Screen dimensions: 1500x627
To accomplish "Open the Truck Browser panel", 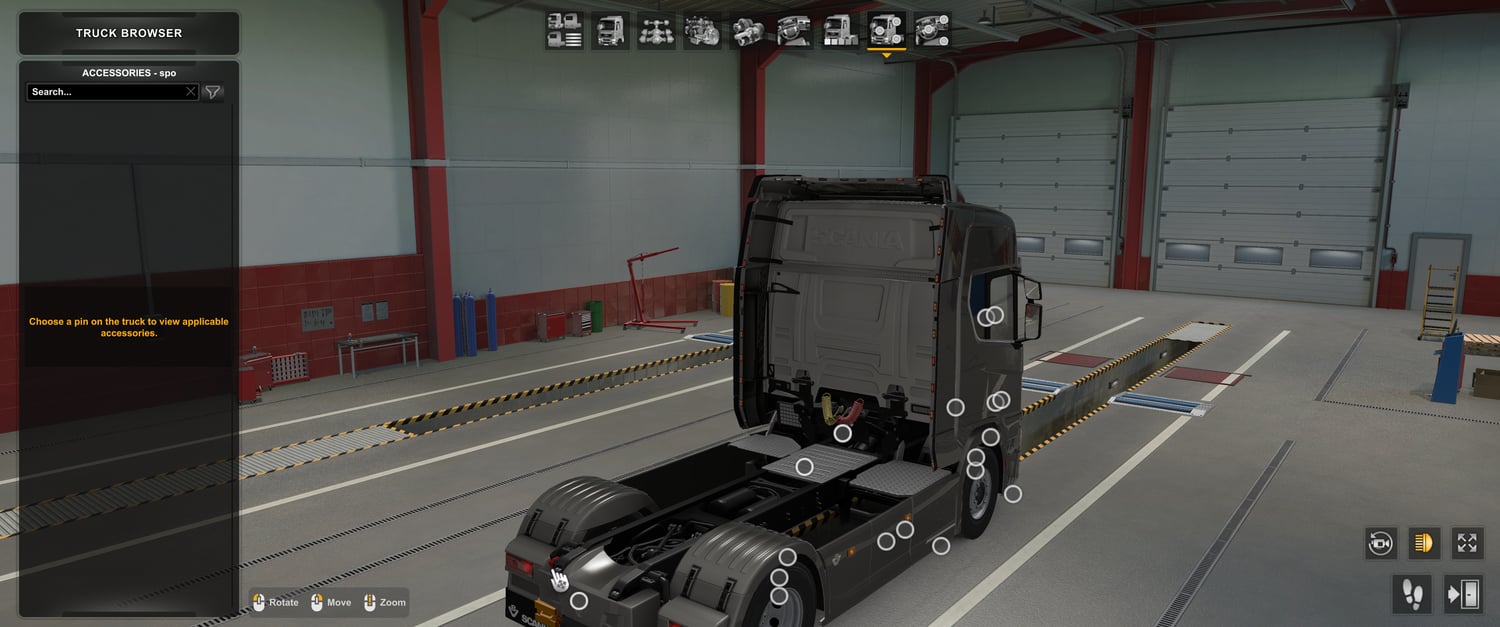I will coord(129,33).
